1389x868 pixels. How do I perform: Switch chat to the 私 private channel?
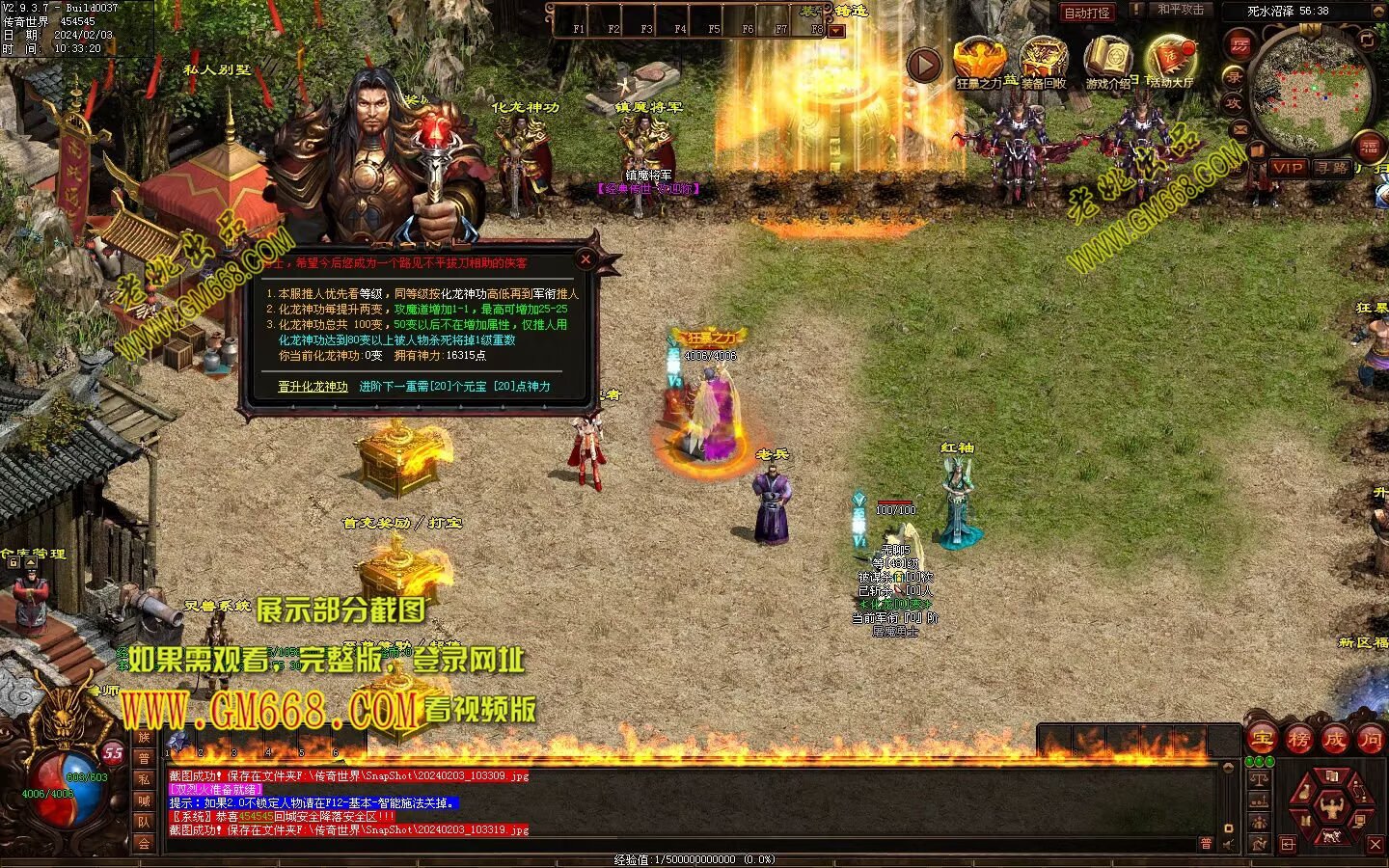coord(144,779)
